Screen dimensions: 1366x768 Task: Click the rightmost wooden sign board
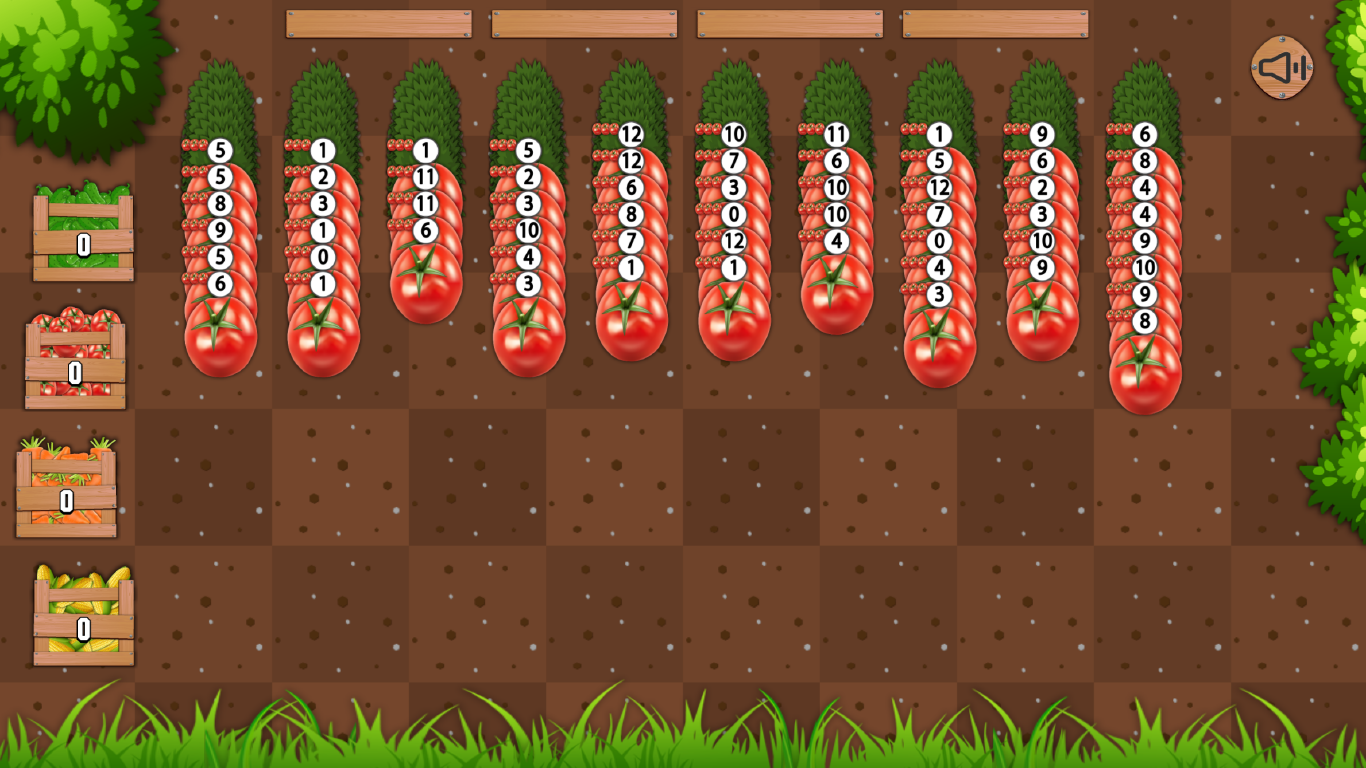pyautogui.click(x=998, y=22)
